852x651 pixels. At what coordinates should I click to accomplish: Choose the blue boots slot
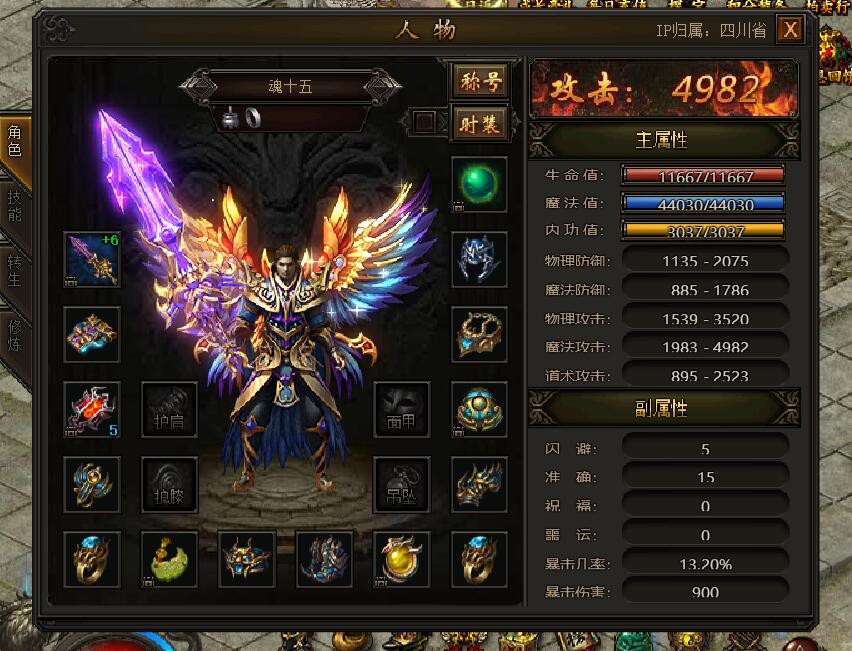pos(324,559)
